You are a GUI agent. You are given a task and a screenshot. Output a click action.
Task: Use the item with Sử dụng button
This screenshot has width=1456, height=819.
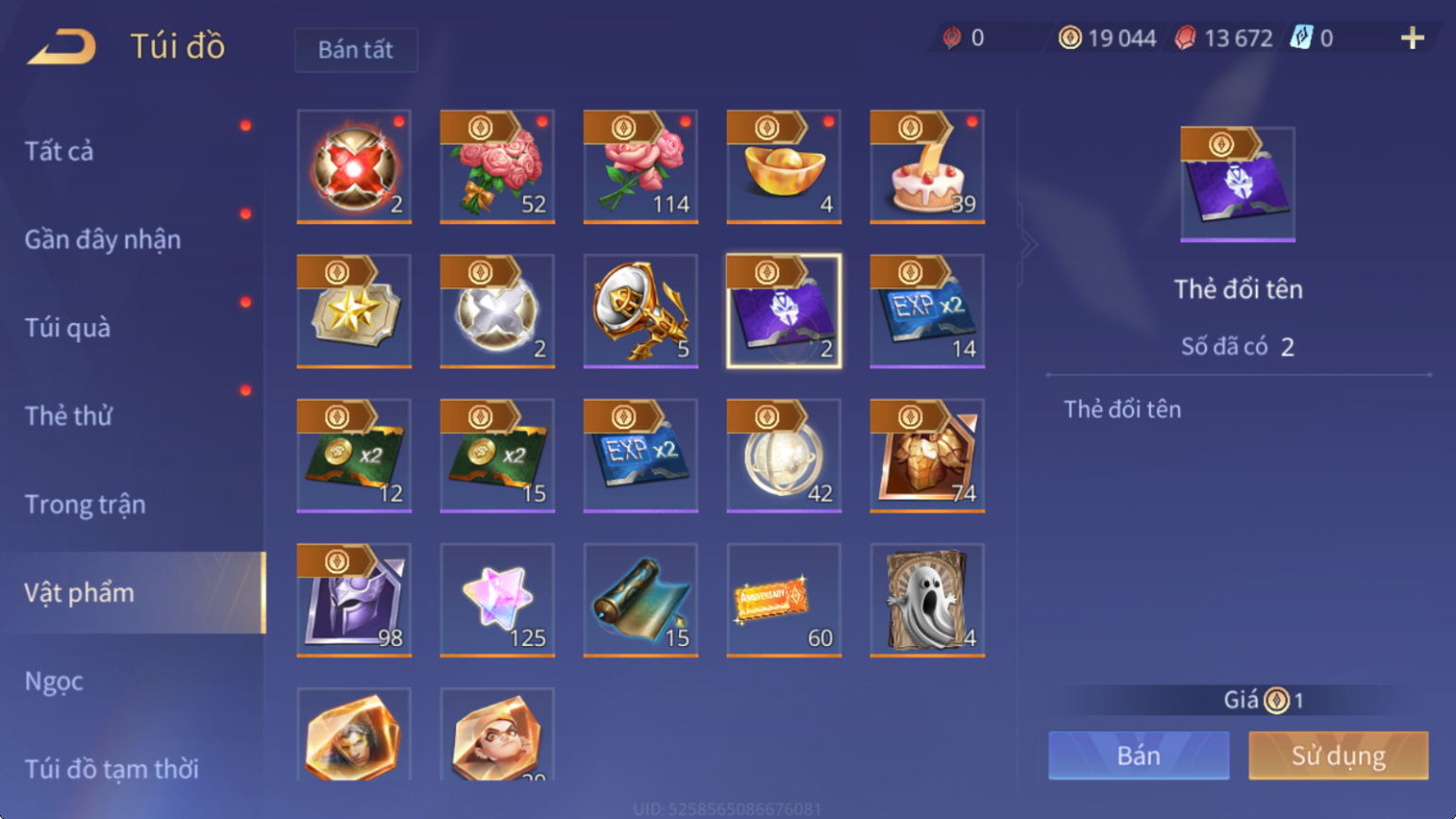tap(1338, 756)
